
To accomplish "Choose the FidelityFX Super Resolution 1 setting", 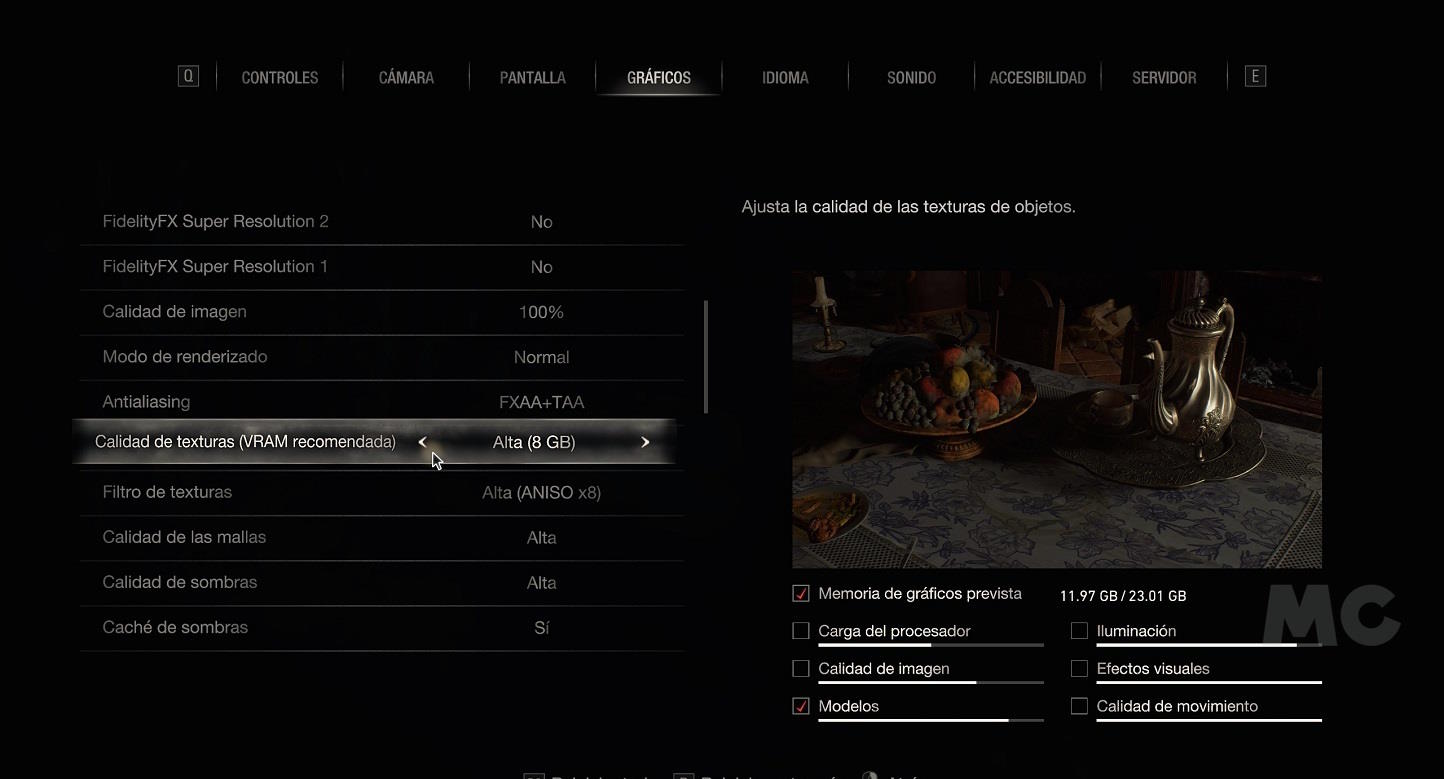I will (380, 267).
